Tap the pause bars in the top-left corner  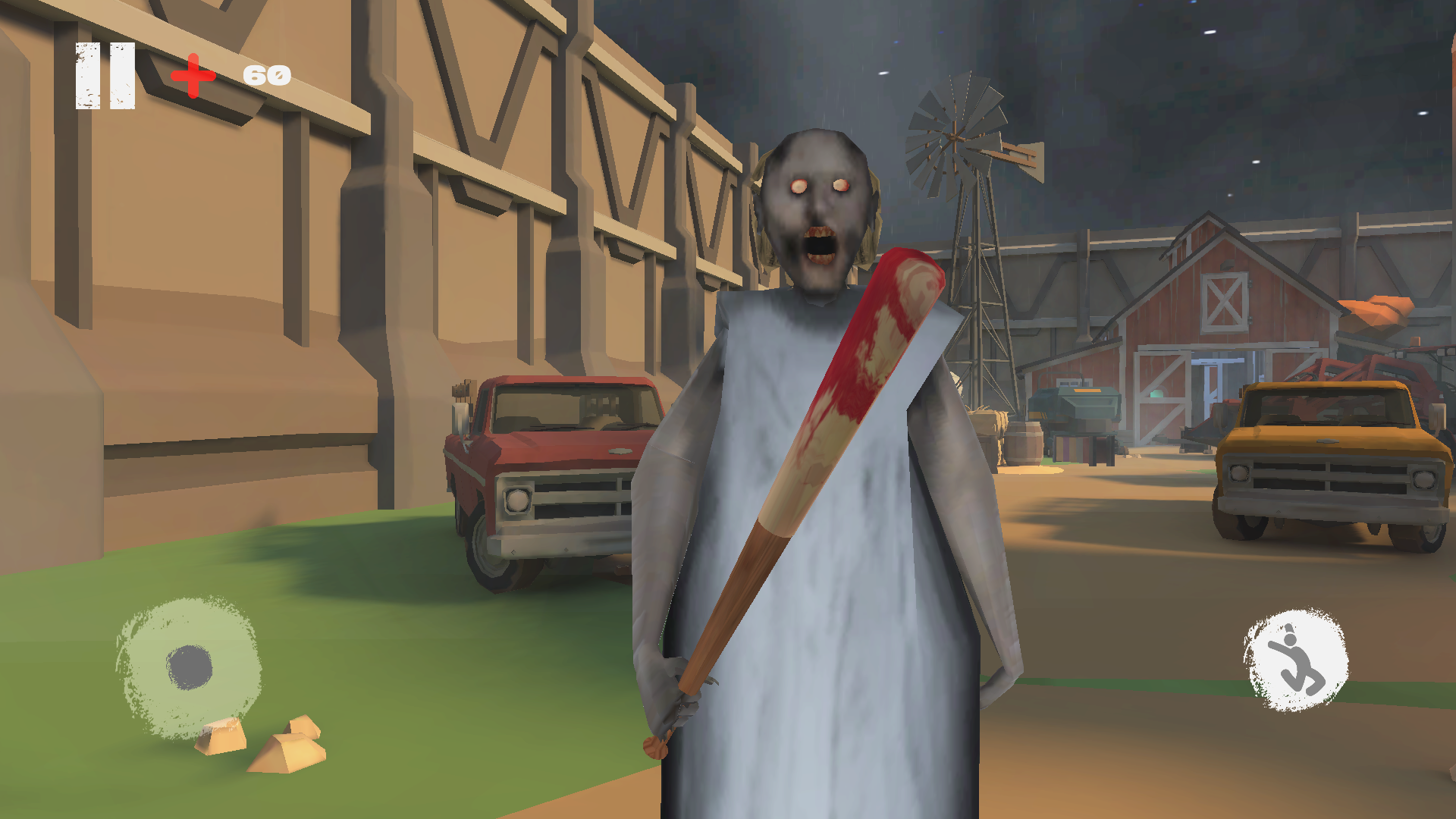pos(104,74)
